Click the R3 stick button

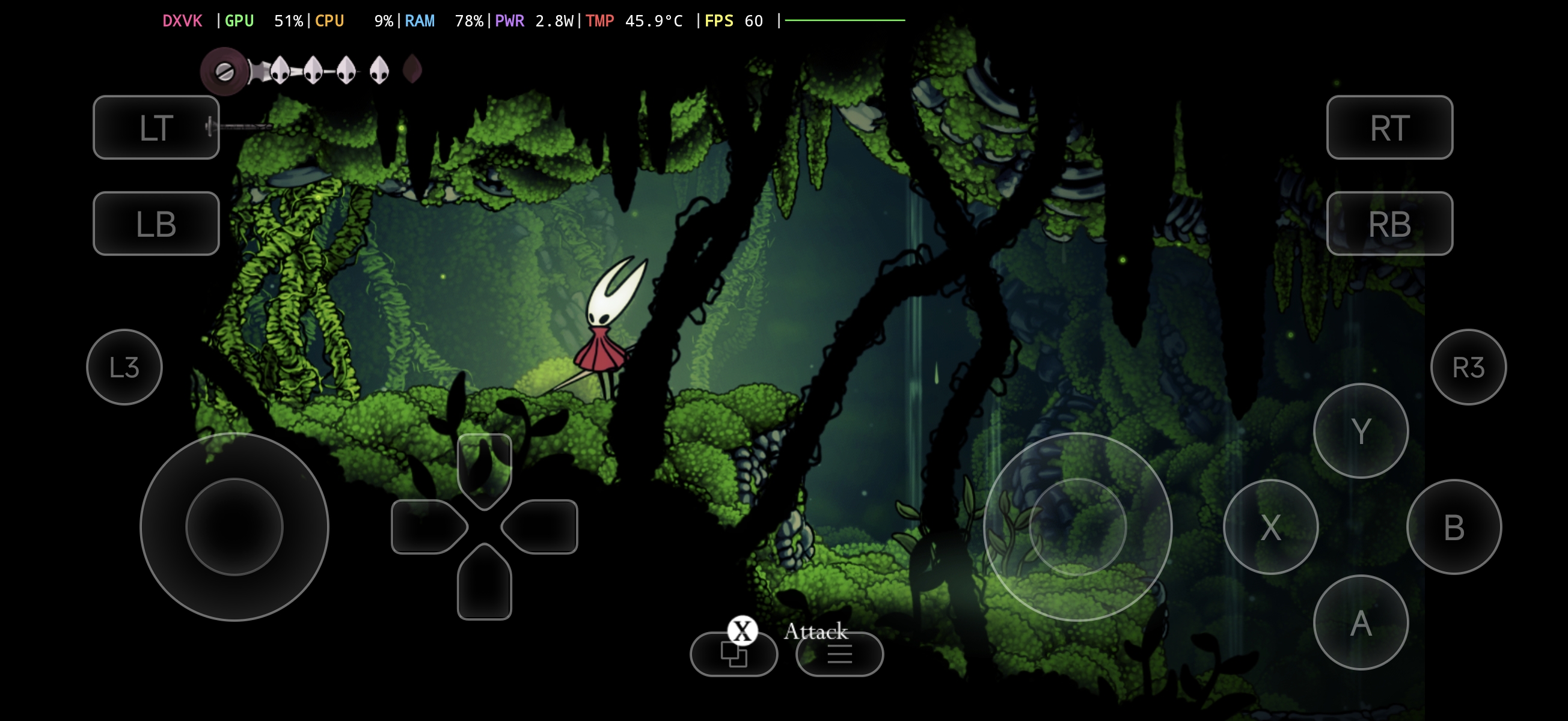pos(1468,368)
